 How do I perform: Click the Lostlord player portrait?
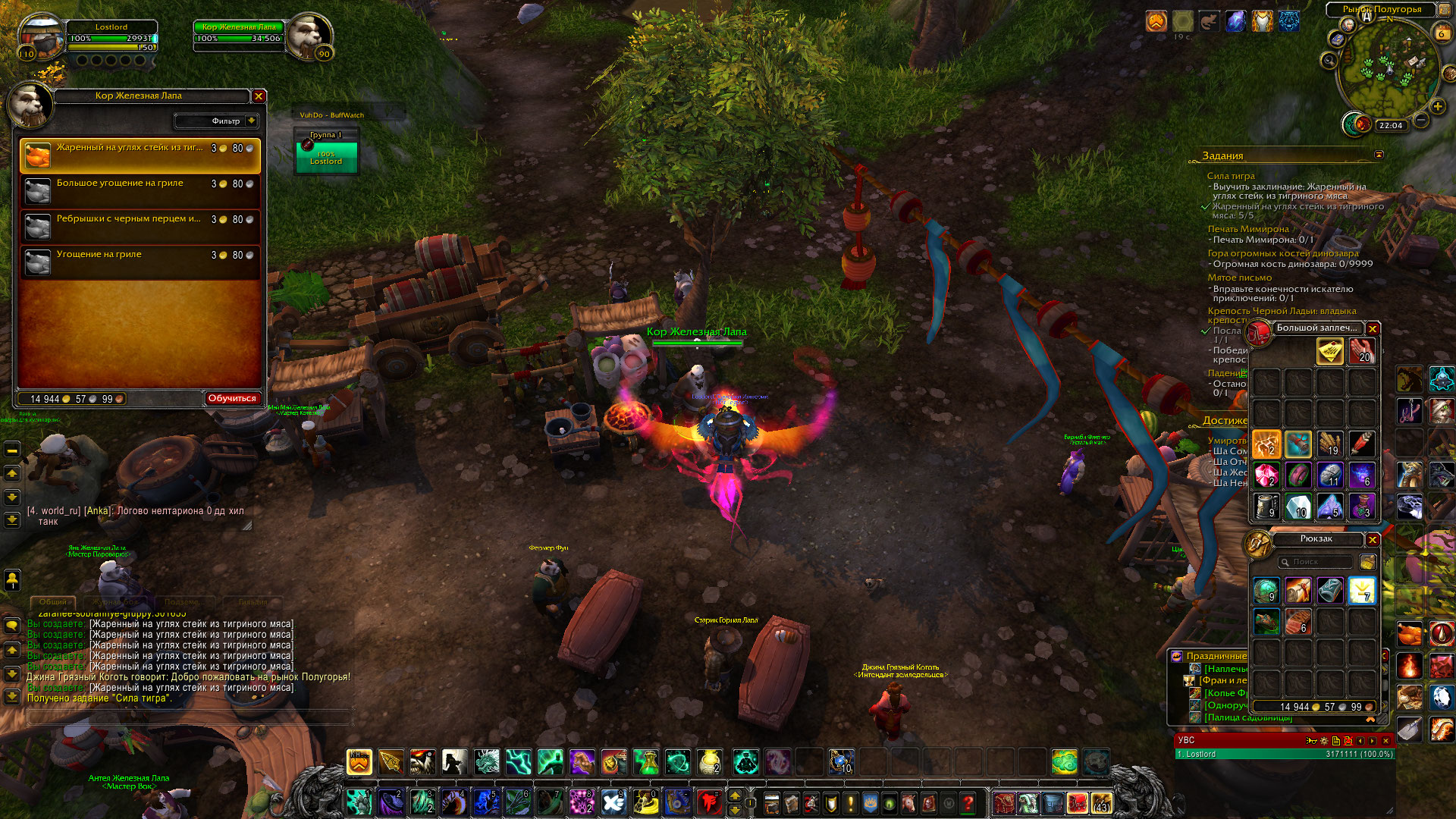(x=42, y=38)
